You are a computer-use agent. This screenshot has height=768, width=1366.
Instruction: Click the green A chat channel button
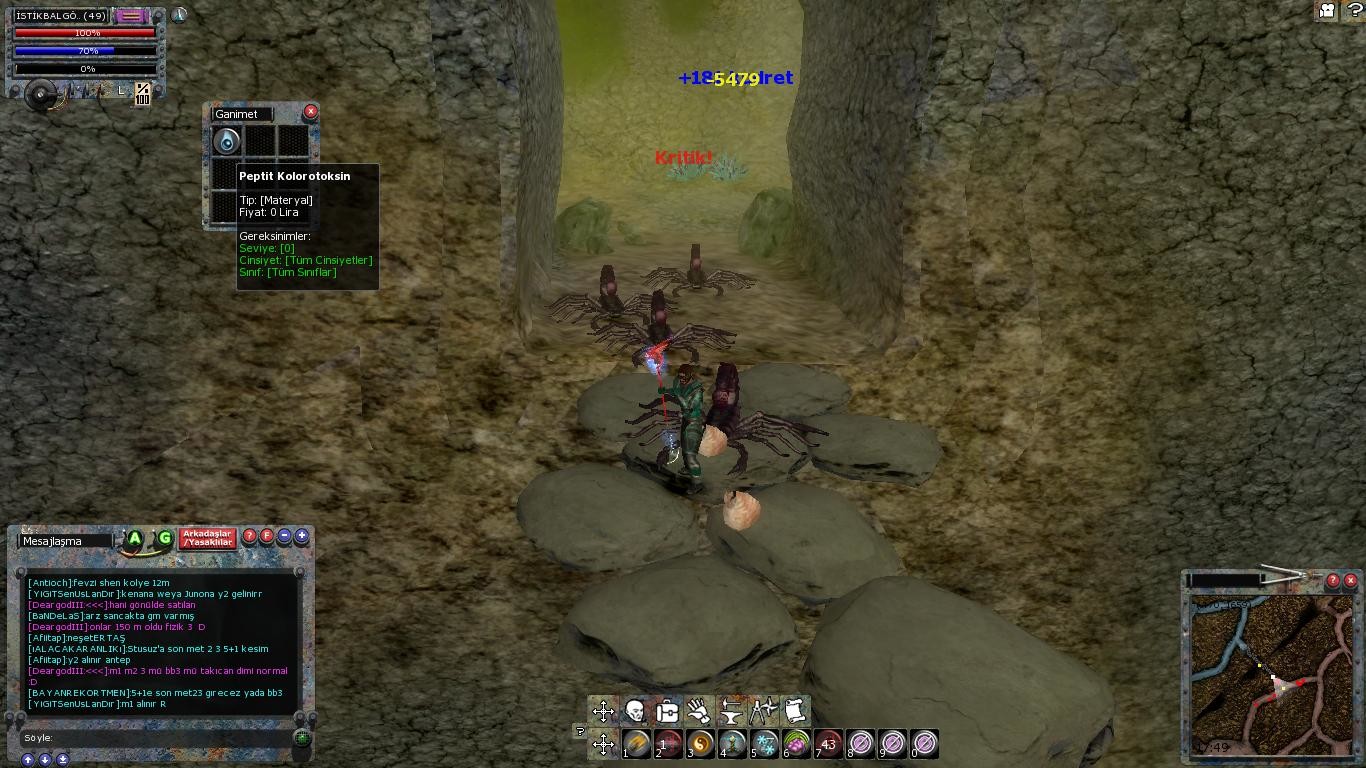tap(134, 539)
